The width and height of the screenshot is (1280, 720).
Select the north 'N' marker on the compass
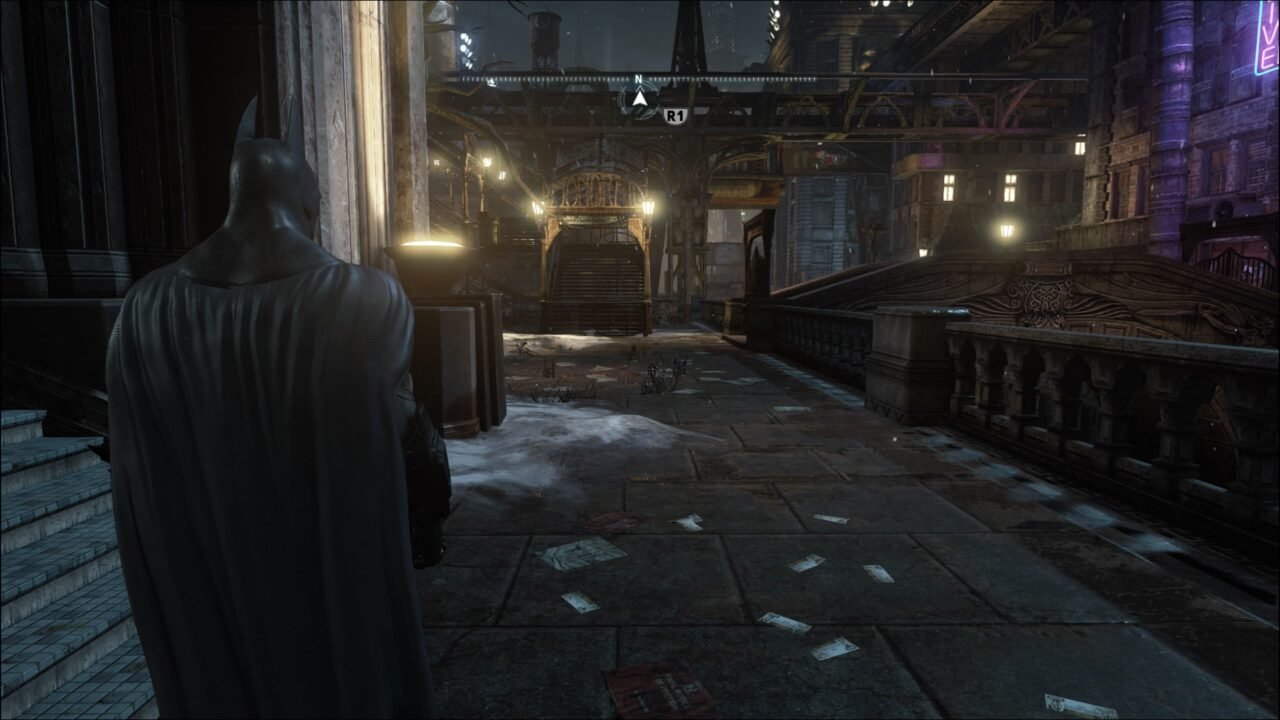(638, 77)
